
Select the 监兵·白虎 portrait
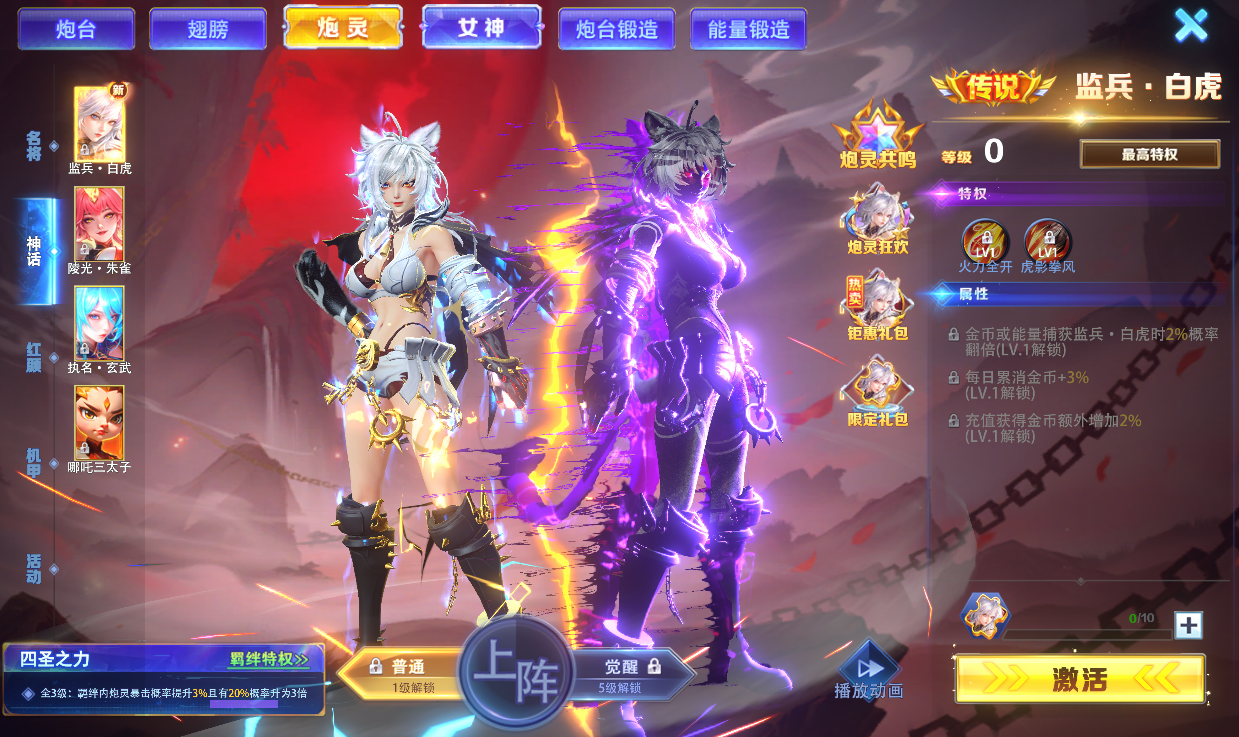(99, 124)
